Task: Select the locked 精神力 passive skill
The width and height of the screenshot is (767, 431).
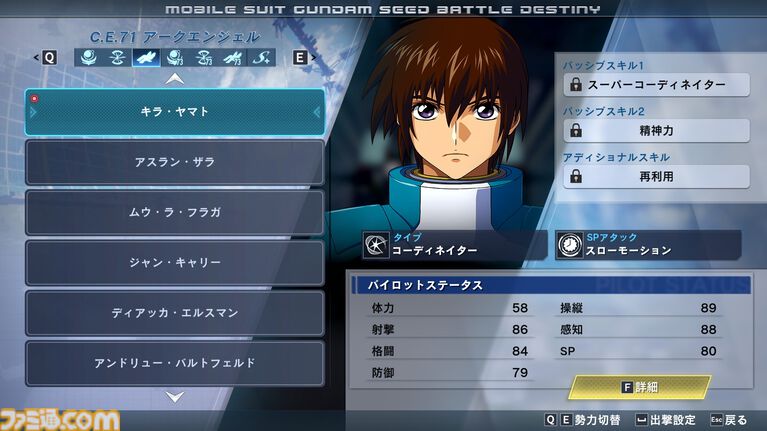Action: [x=656, y=130]
